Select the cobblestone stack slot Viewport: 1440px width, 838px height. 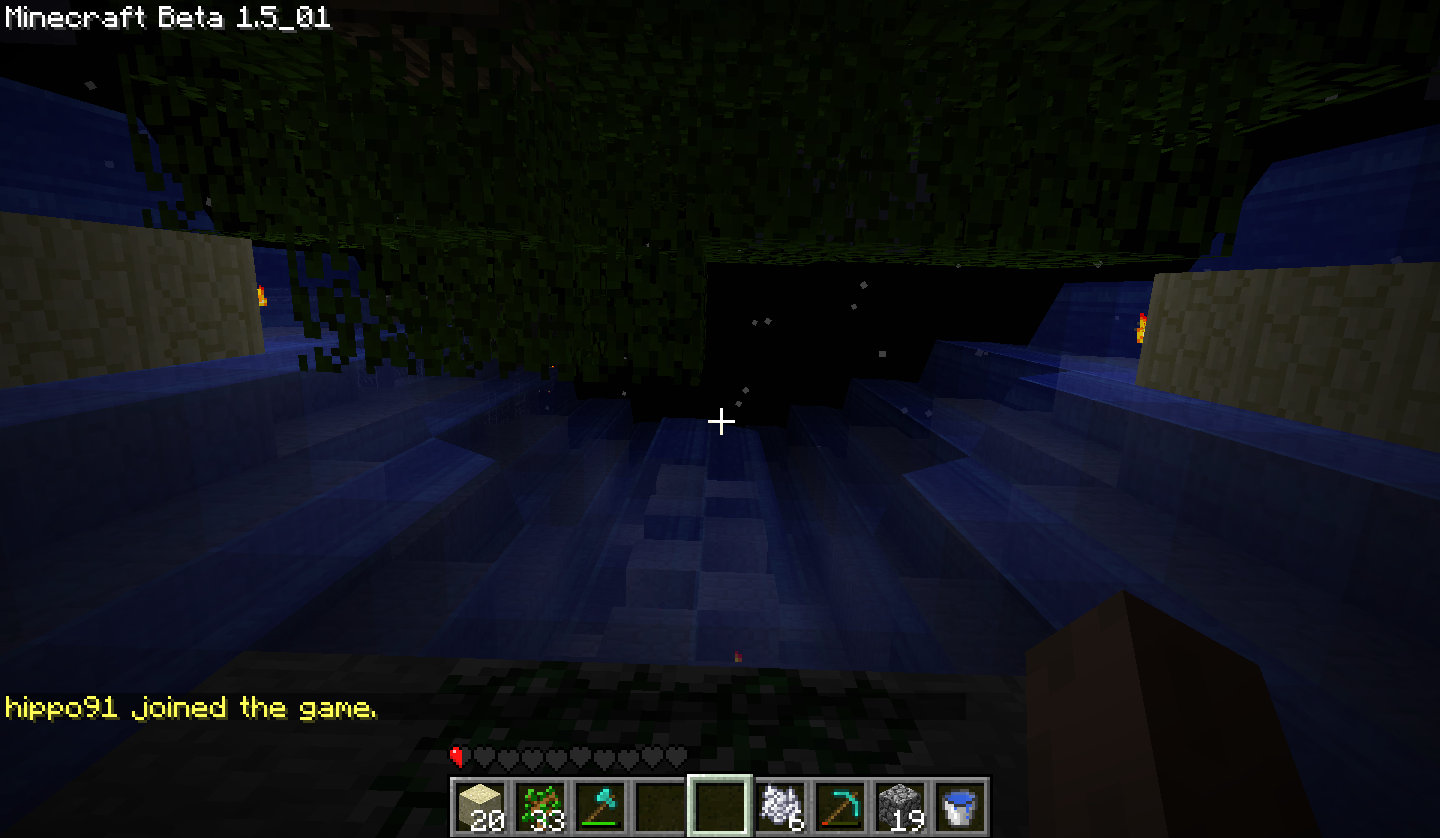point(900,806)
